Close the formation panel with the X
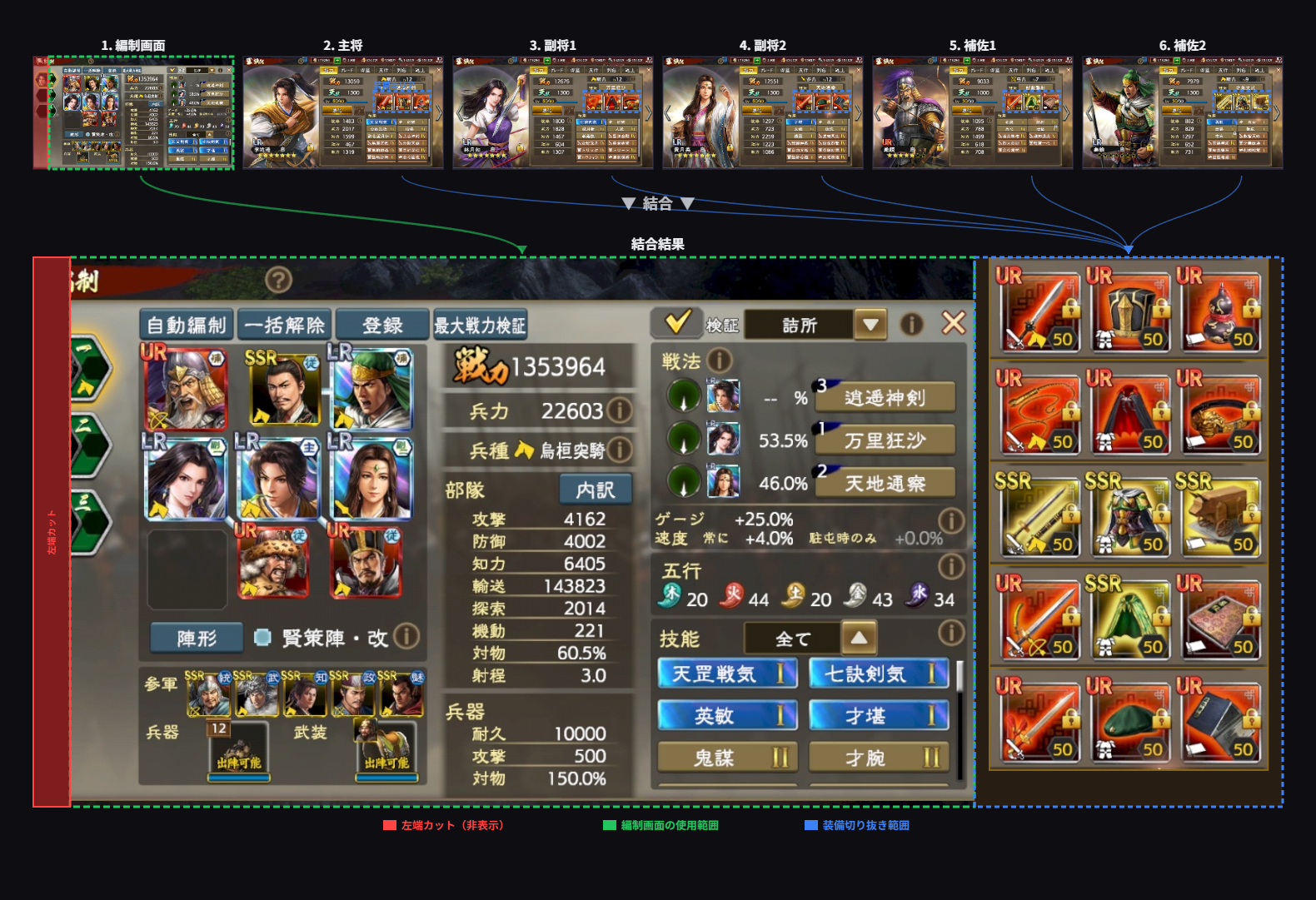This screenshot has width=1316, height=900. point(954,323)
